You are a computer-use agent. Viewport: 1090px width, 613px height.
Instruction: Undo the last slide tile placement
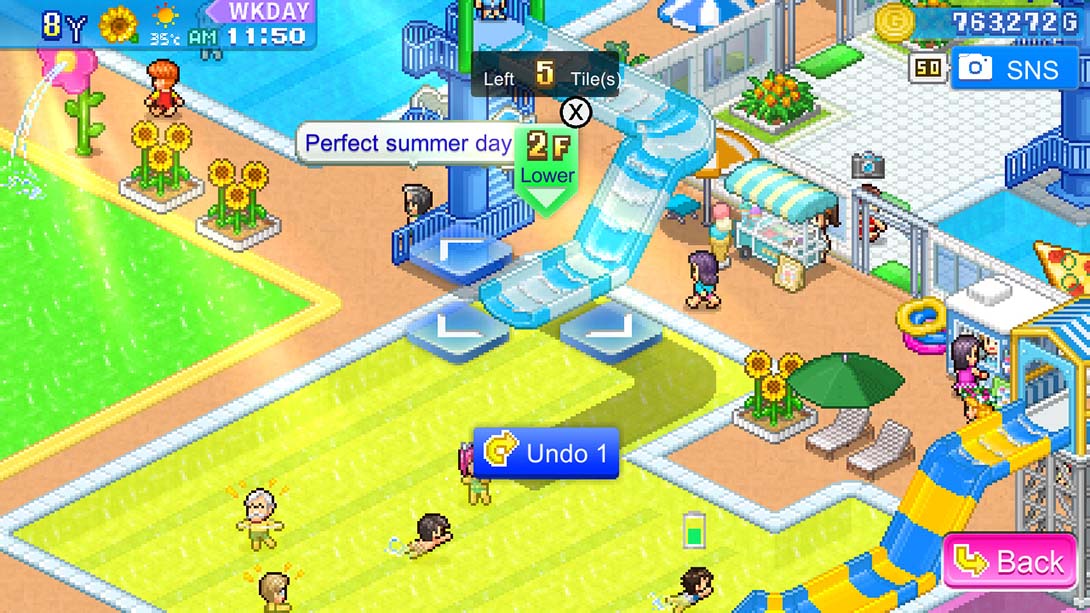[x=546, y=454]
